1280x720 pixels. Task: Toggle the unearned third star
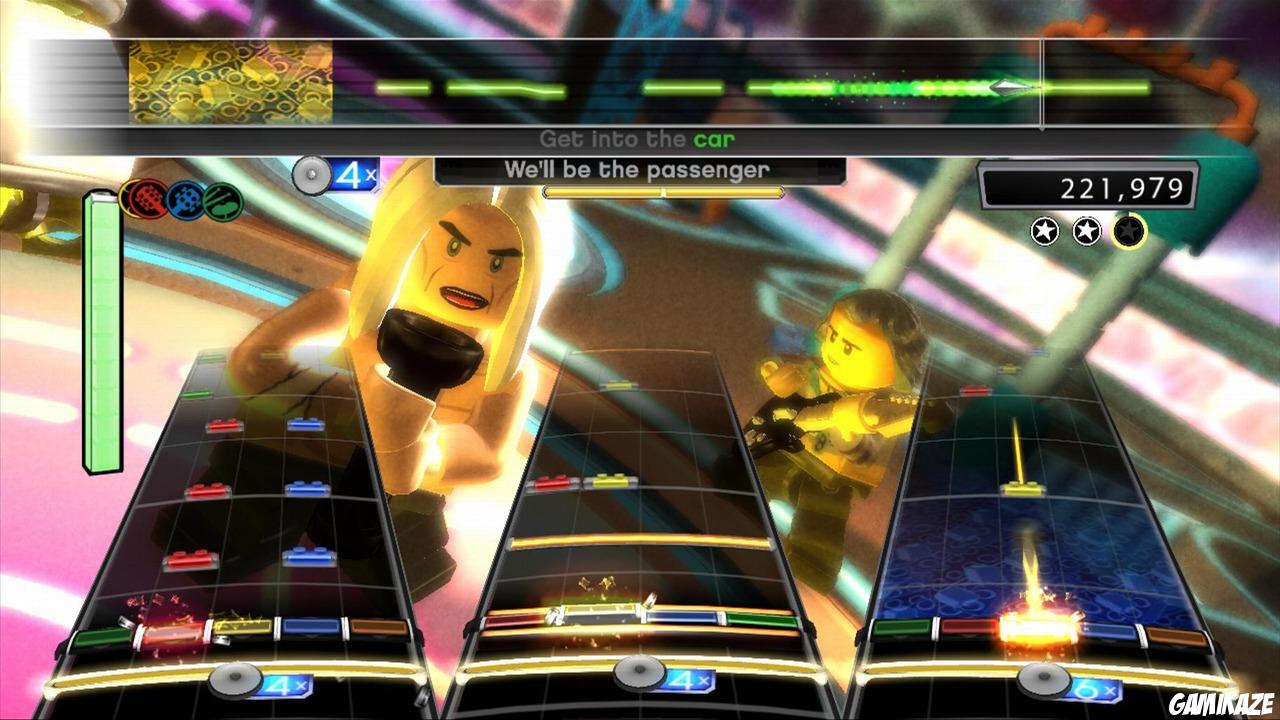1130,233
